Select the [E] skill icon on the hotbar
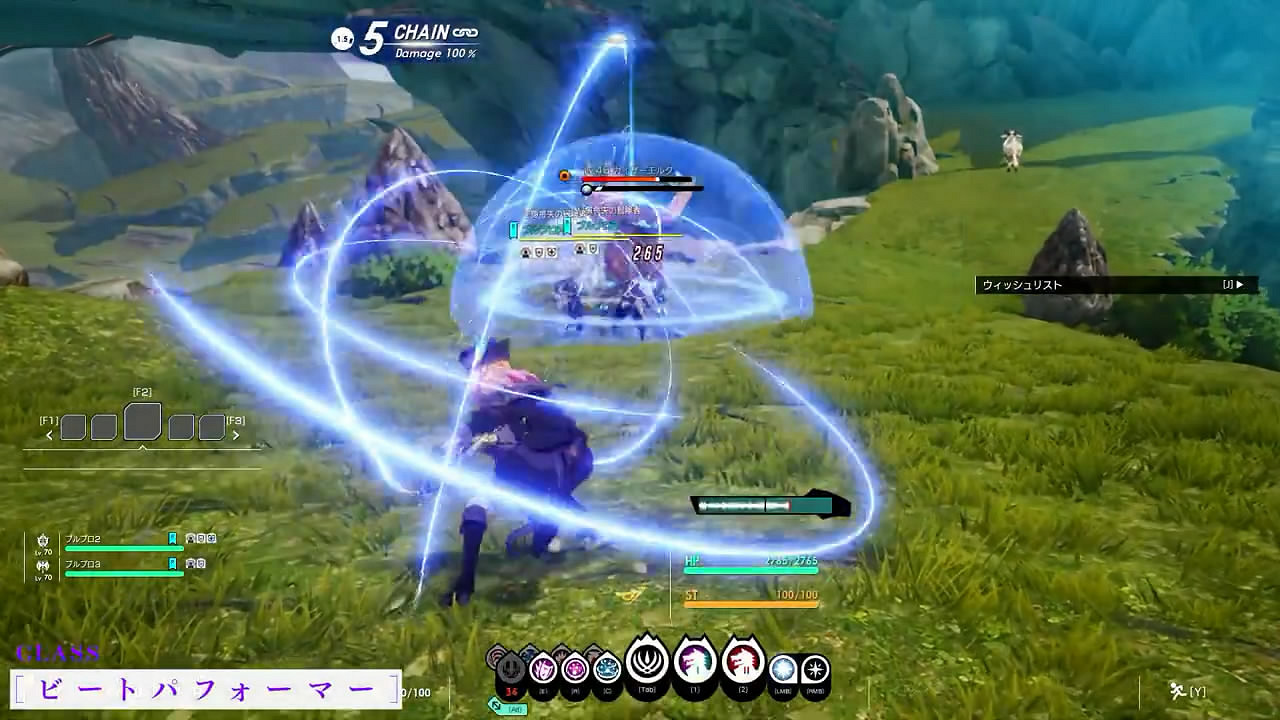Viewport: 1280px width, 720px height. coord(542,669)
